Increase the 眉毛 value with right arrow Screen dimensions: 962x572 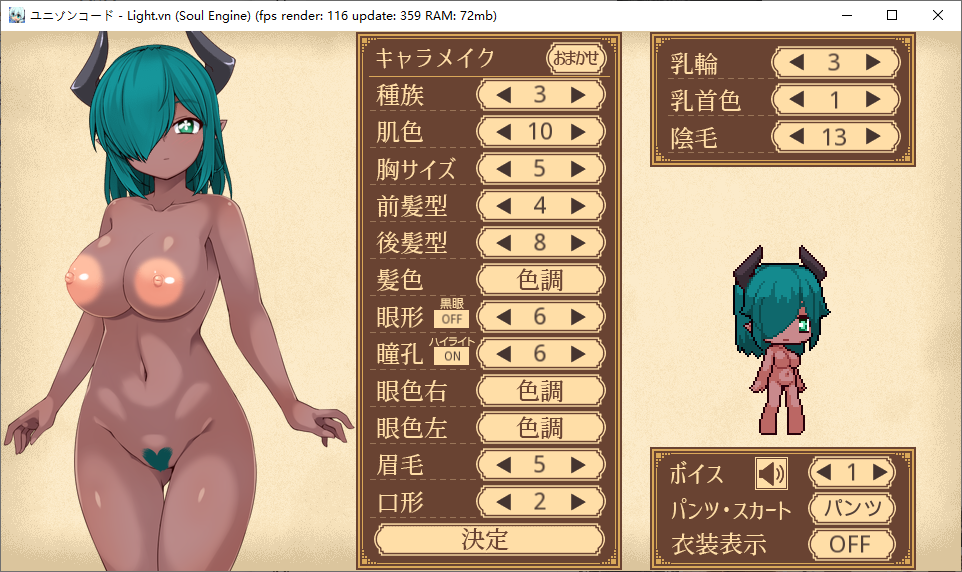[x=577, y=465]
